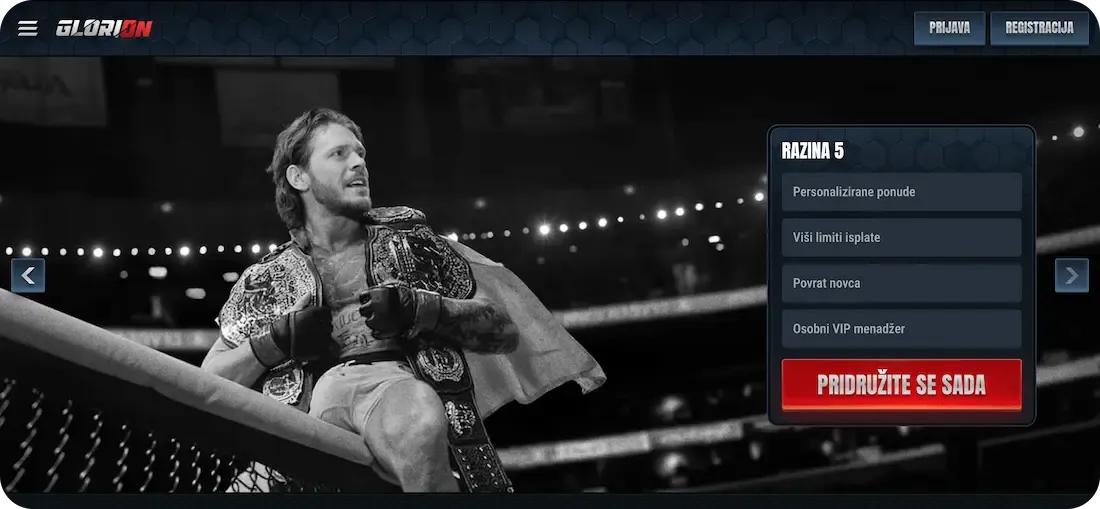Advance to the next banner slide

(x=1072, y=275)
